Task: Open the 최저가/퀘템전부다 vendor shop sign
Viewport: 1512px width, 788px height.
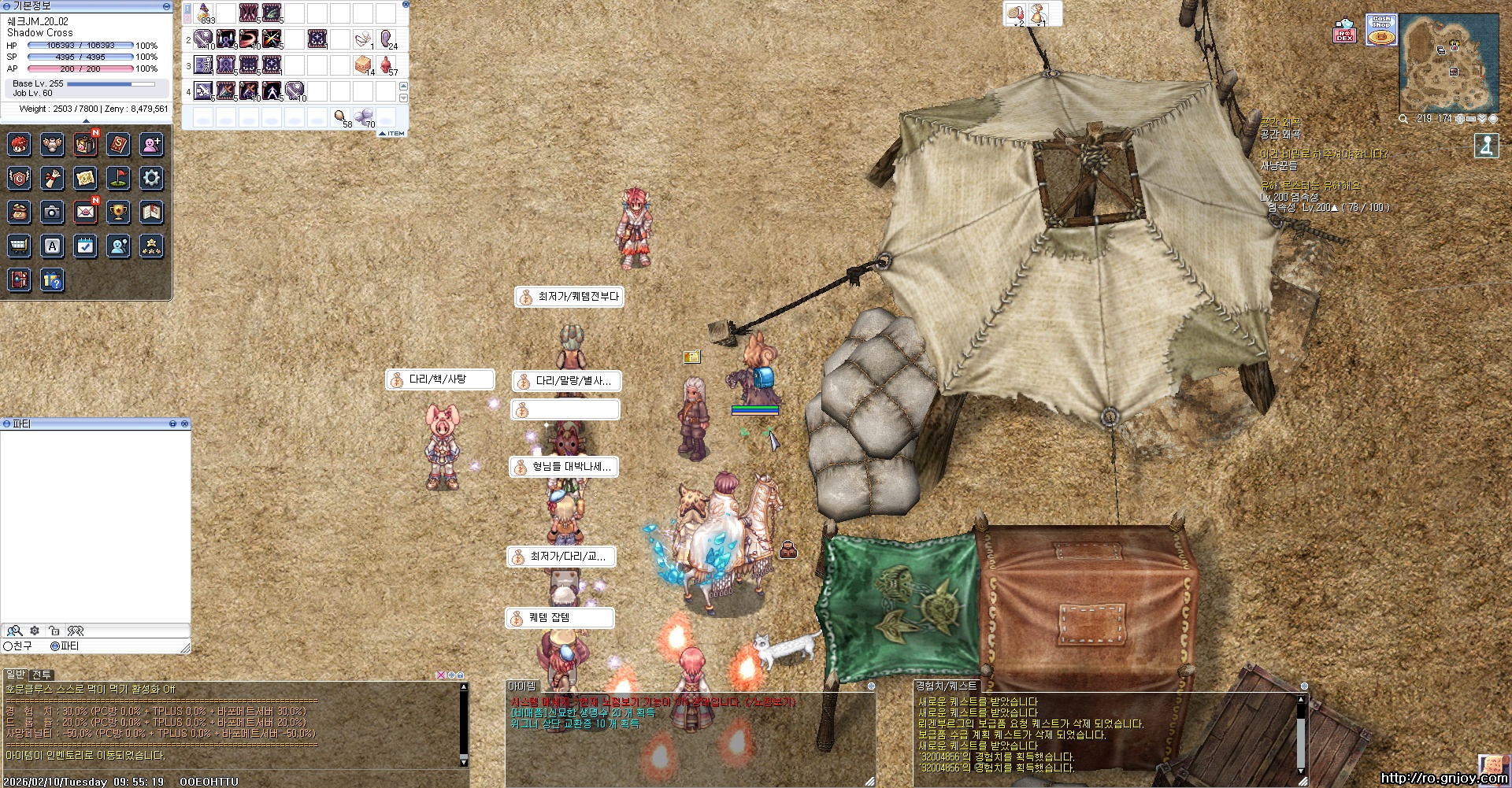Action: tap(569, 297)
